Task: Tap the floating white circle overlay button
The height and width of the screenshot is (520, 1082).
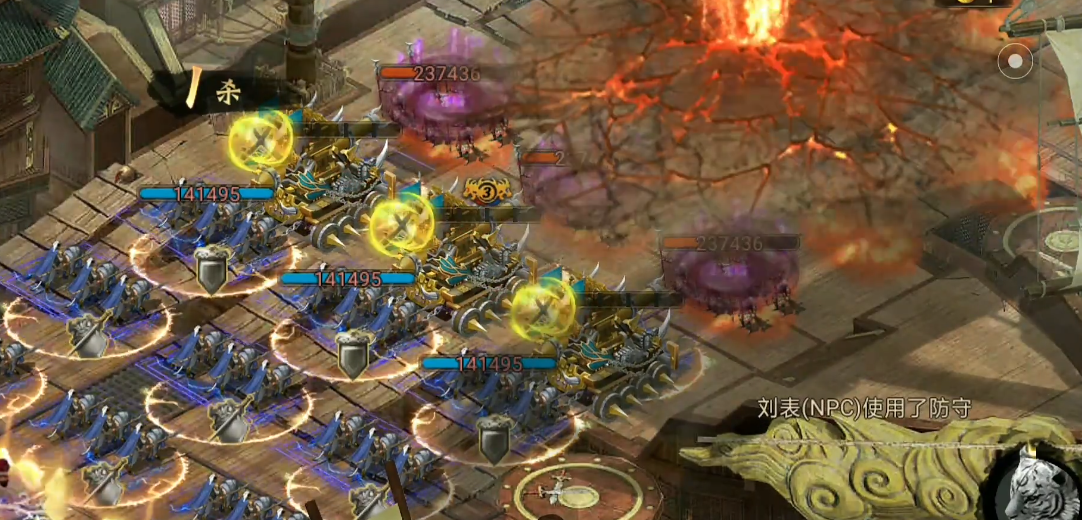Action: click(x=1016, y=62)
